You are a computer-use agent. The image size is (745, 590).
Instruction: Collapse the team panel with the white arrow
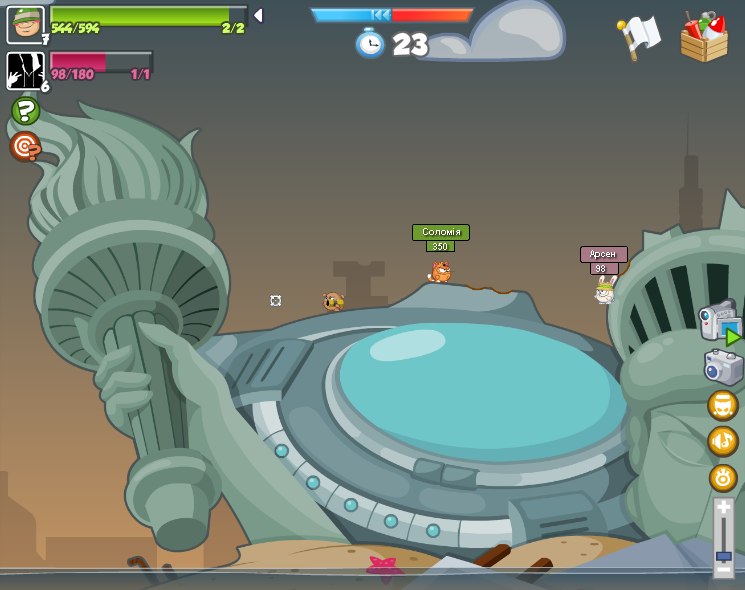[258, 15]
